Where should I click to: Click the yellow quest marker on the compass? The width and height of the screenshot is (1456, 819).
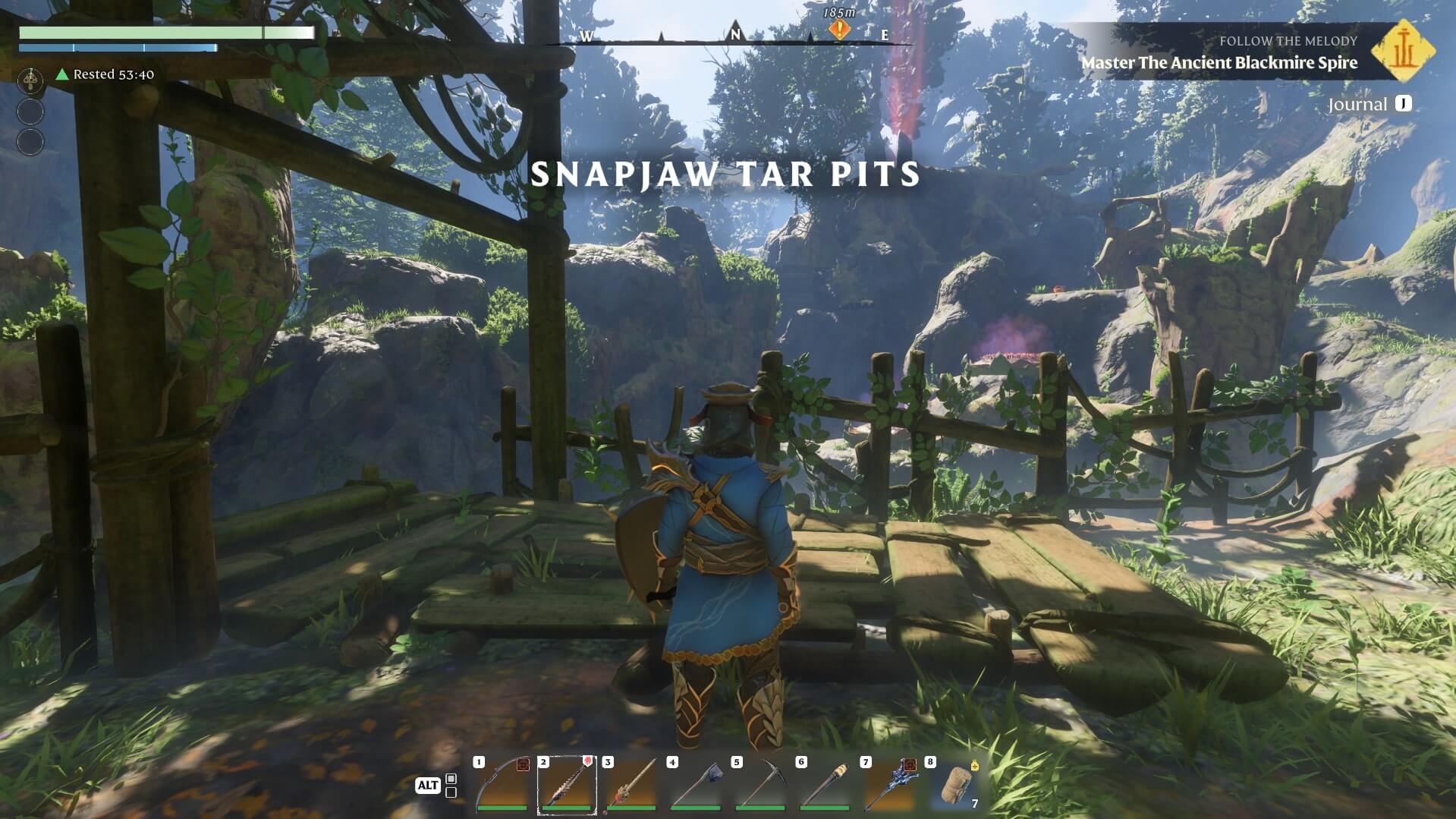(x=839, y=30)
